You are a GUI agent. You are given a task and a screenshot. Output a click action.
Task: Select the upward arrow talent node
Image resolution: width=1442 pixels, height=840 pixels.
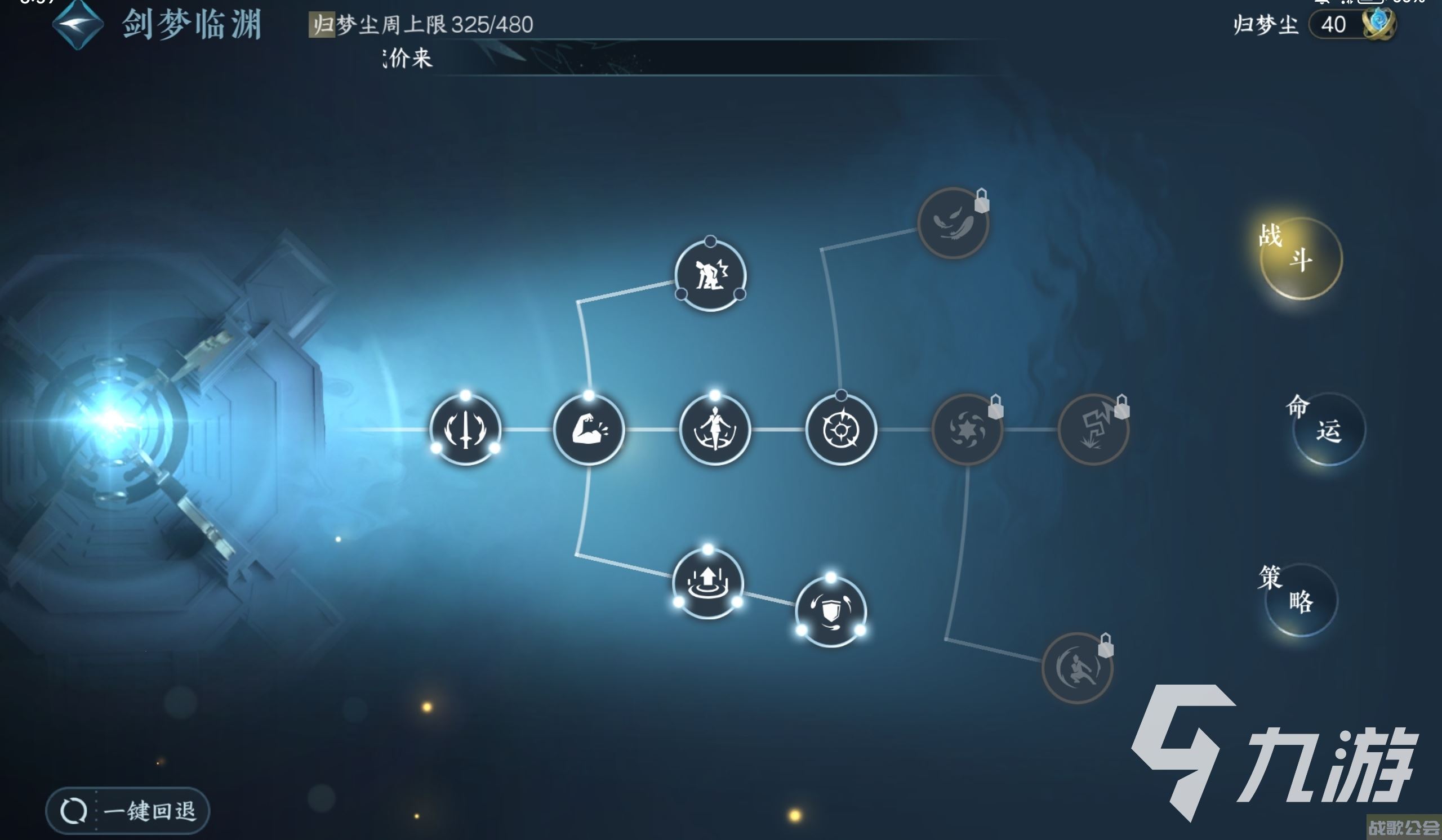point(708,583)
